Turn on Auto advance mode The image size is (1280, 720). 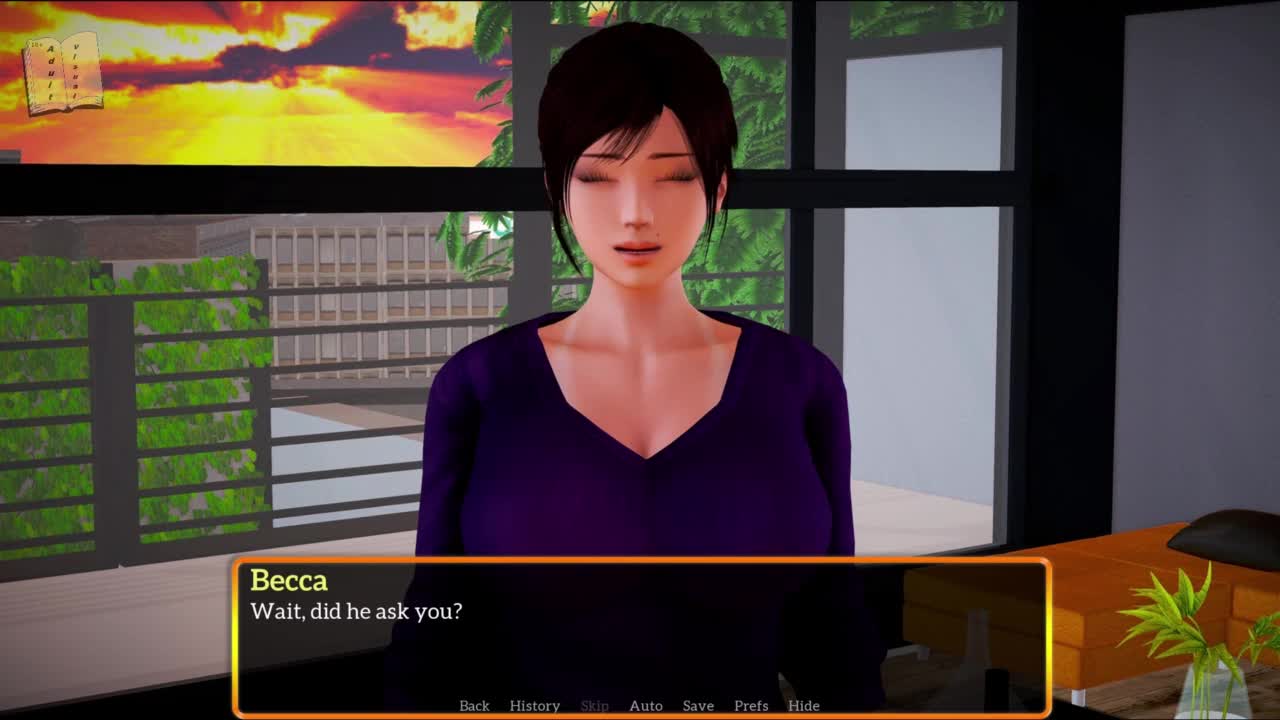646,705
